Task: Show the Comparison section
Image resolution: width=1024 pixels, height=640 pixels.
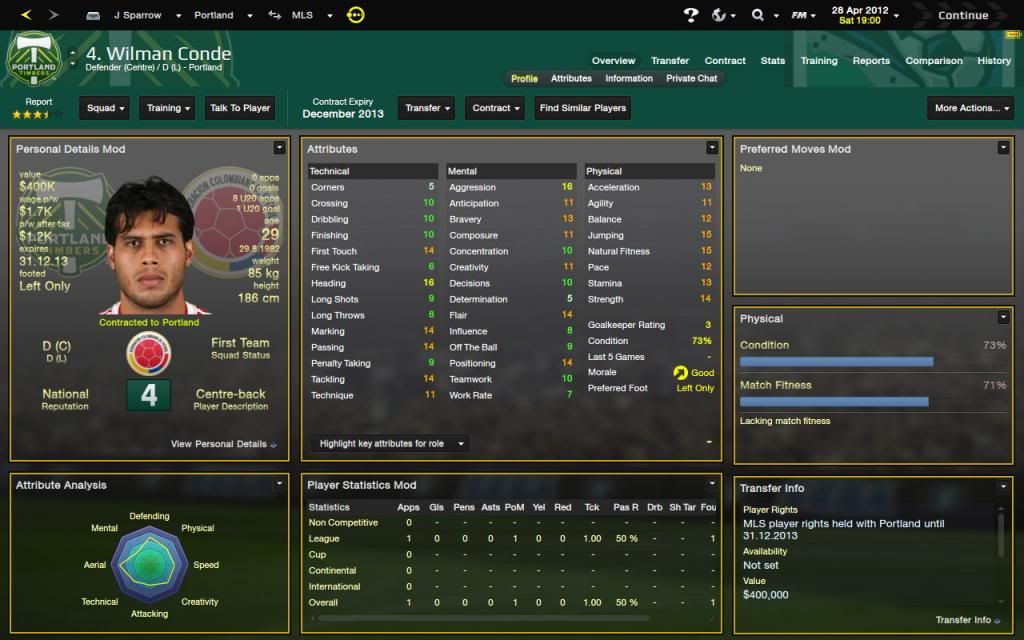Action: [x=933, y=60]
